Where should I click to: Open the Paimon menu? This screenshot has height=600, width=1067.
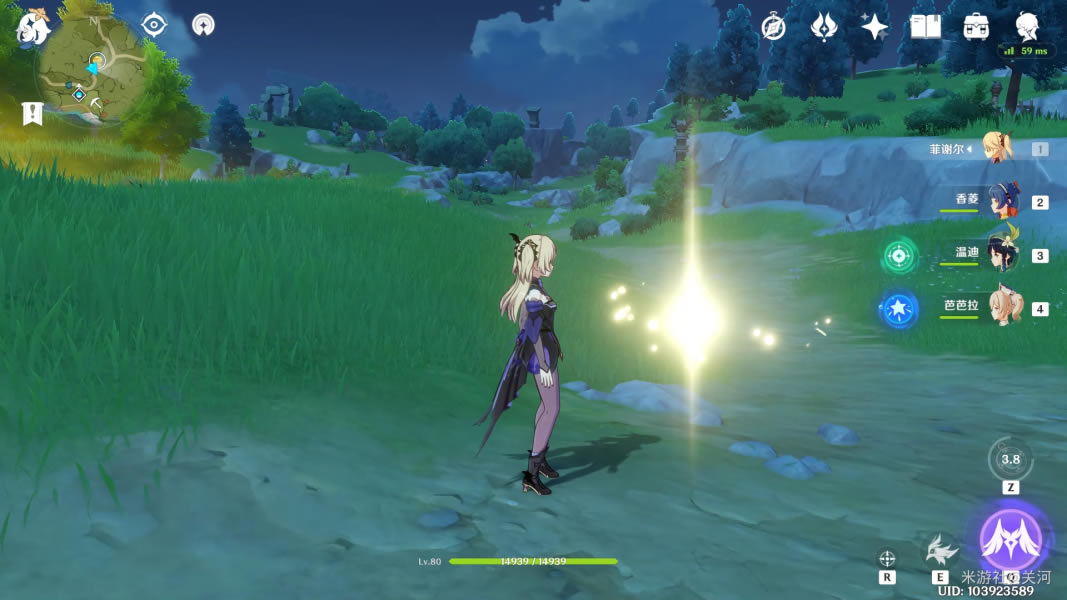click(x=33, y=27)
